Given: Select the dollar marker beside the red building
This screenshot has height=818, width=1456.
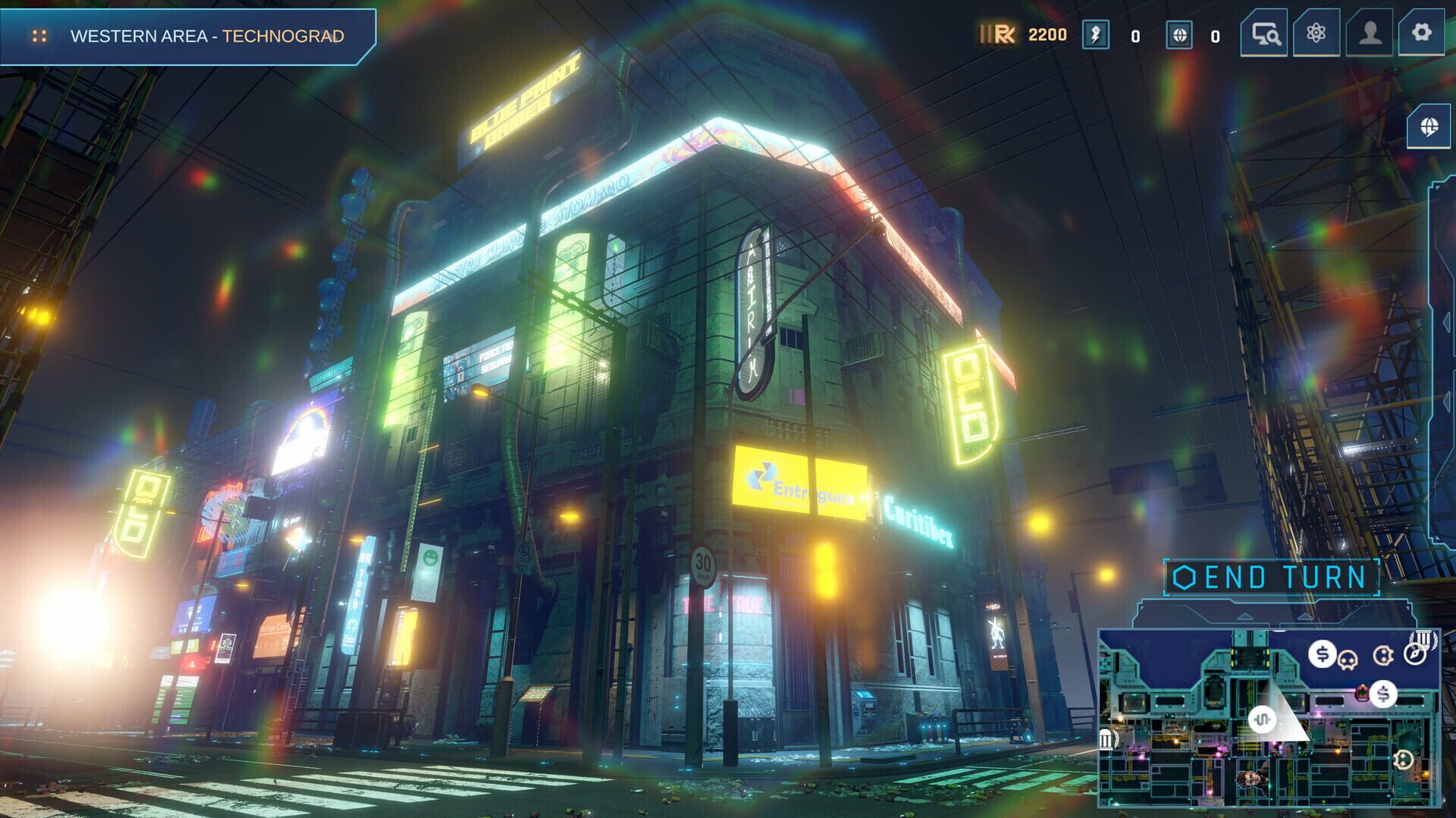Looking at the screenshot, I should [x=1384, y=694].
